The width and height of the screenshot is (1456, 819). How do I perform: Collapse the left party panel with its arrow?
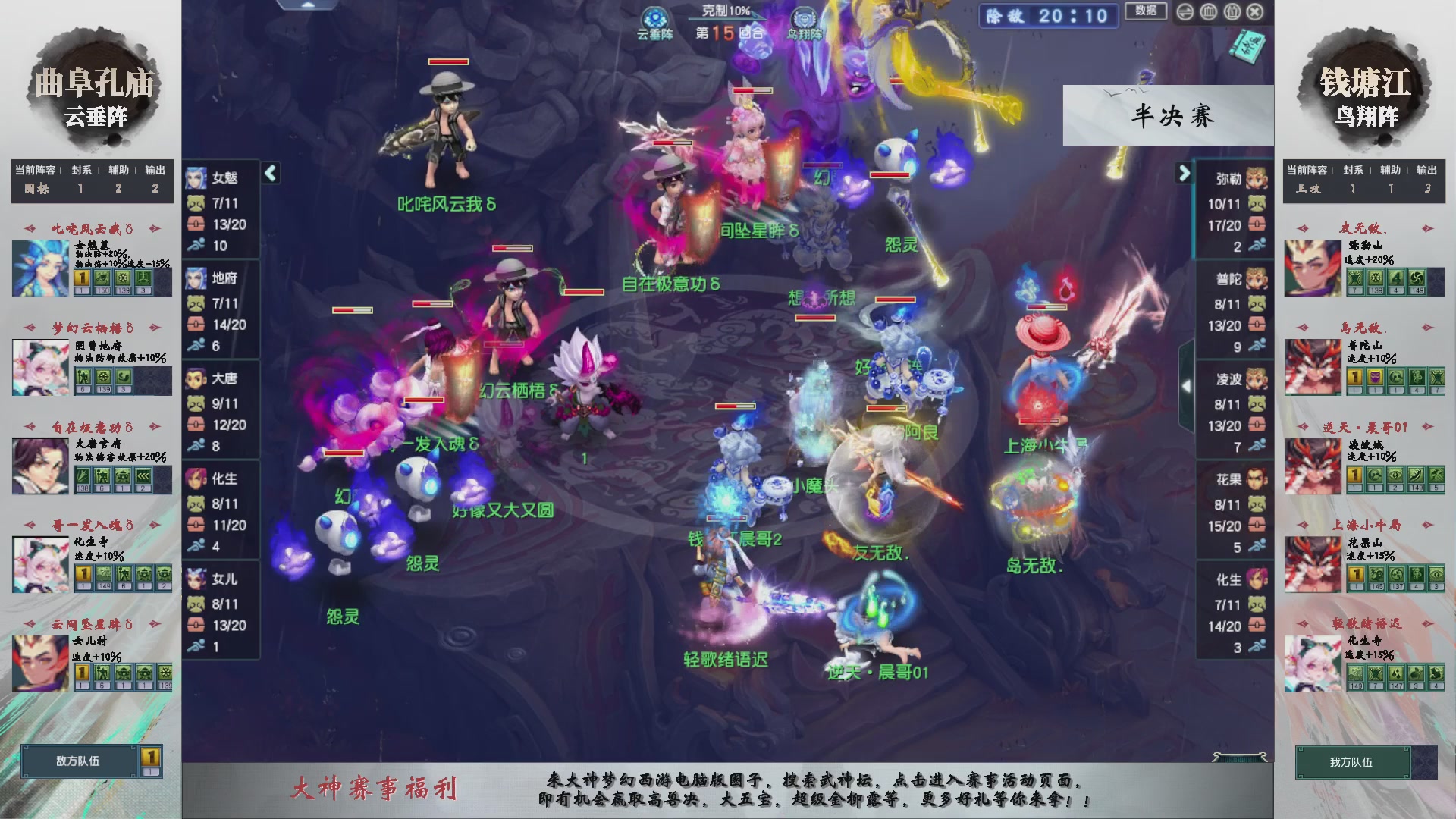click(x=269, y=173)
